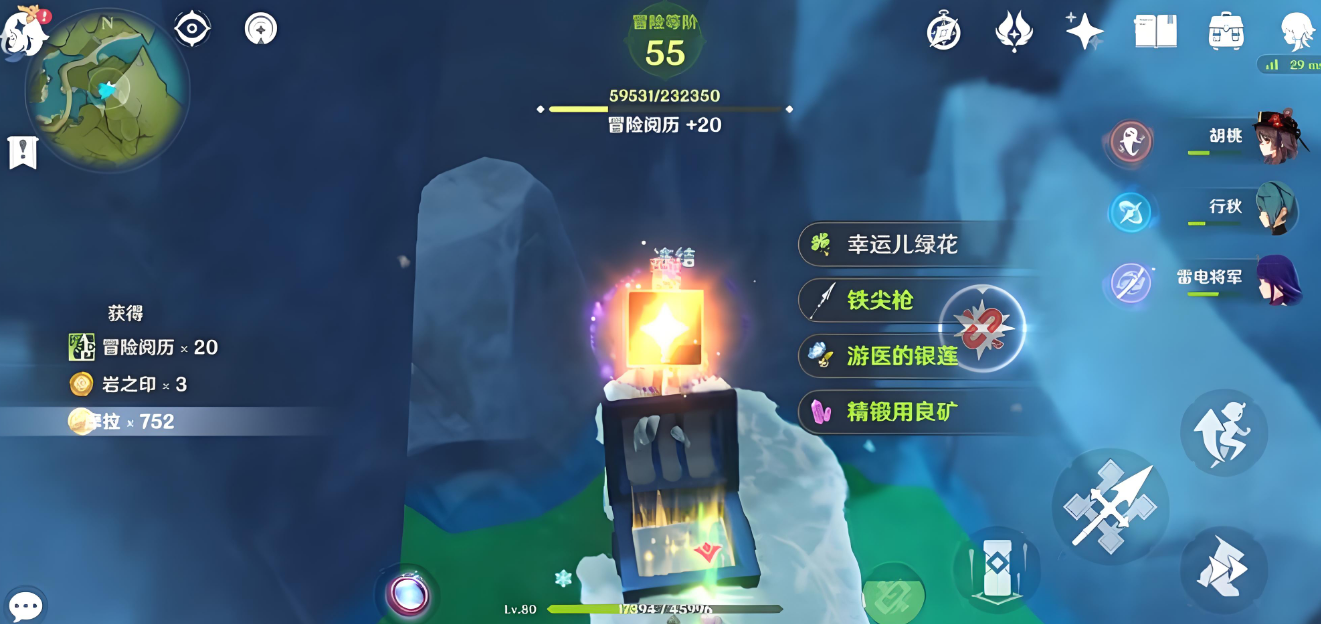The image size is (1321, 624).
Task: Pick up 幸运儿绿花
Action: point(902,244)
